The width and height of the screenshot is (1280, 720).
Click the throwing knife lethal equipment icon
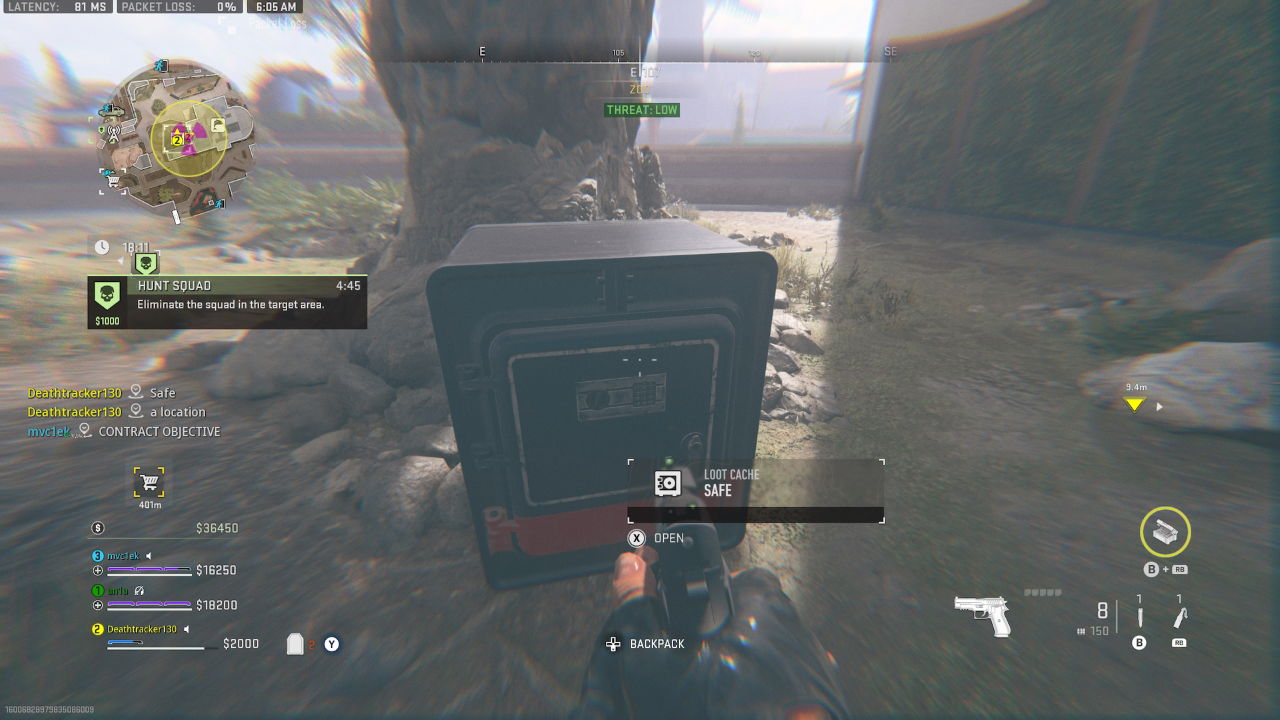[1140, 615]
